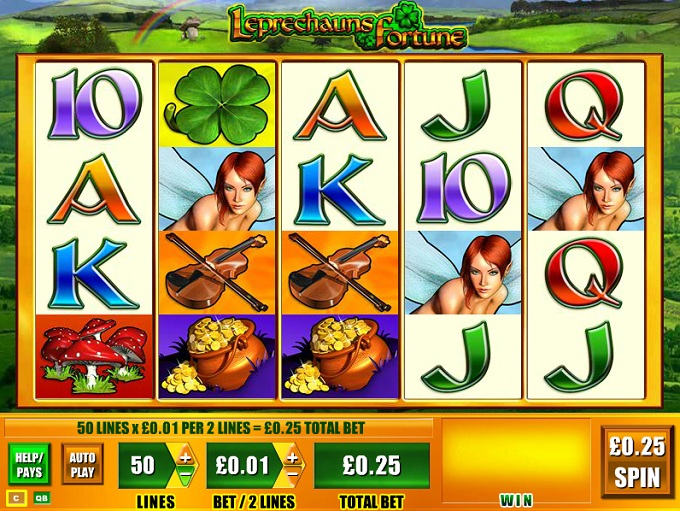The image size is (680, 511).
Task: Raise the bet per 2 lines
Action: (292, 459)
